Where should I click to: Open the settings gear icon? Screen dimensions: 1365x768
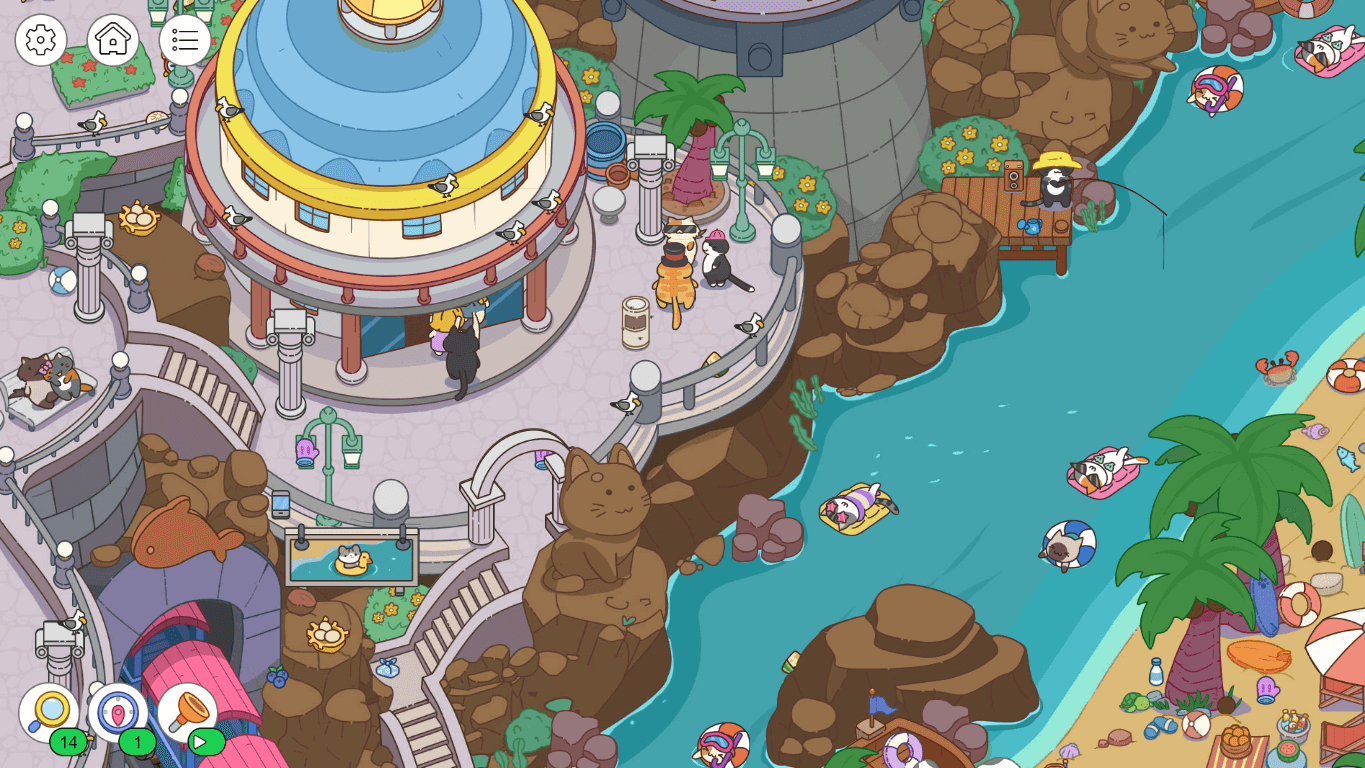[x=41, y=41]
